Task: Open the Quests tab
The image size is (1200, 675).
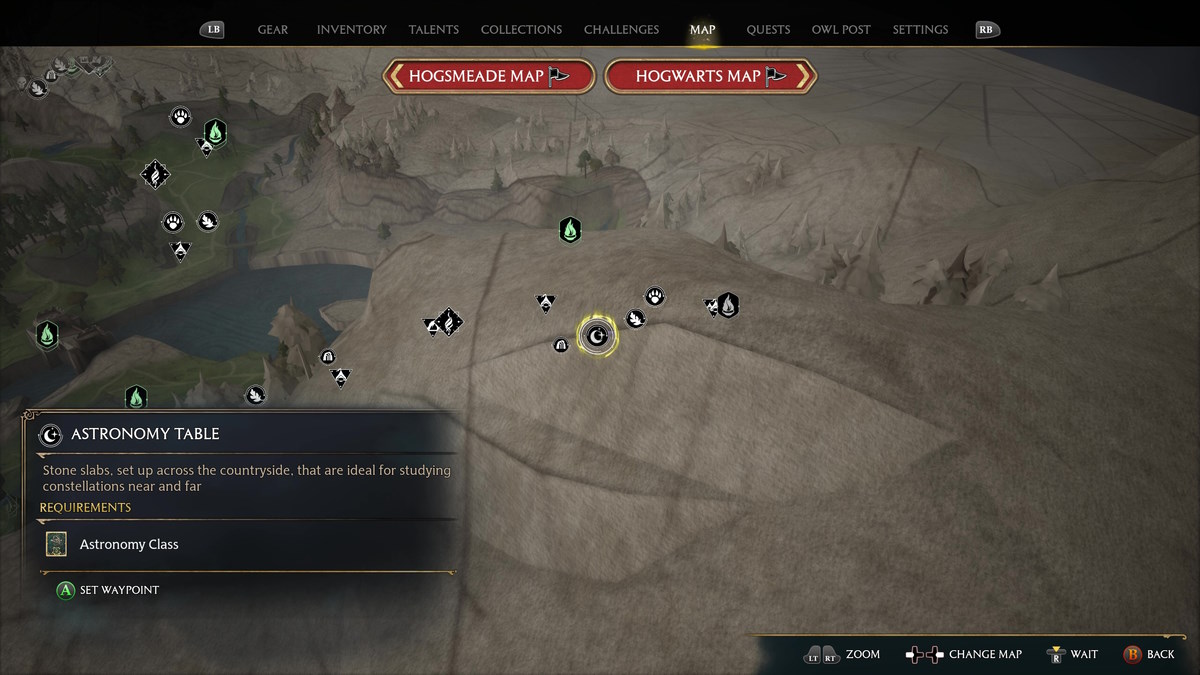Action: 768,30
